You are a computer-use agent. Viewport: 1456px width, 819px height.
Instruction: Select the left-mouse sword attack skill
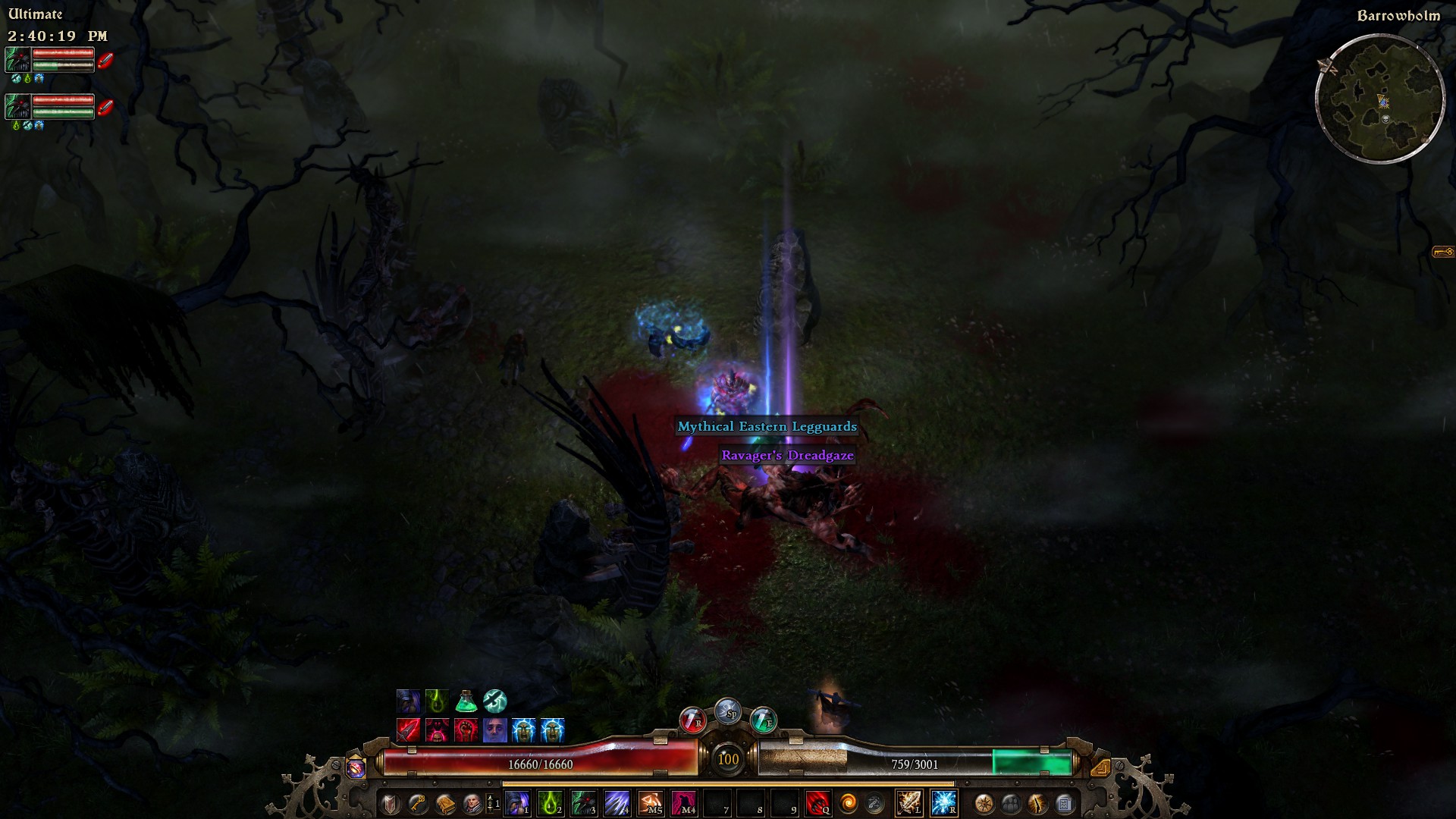coord(909,802)
